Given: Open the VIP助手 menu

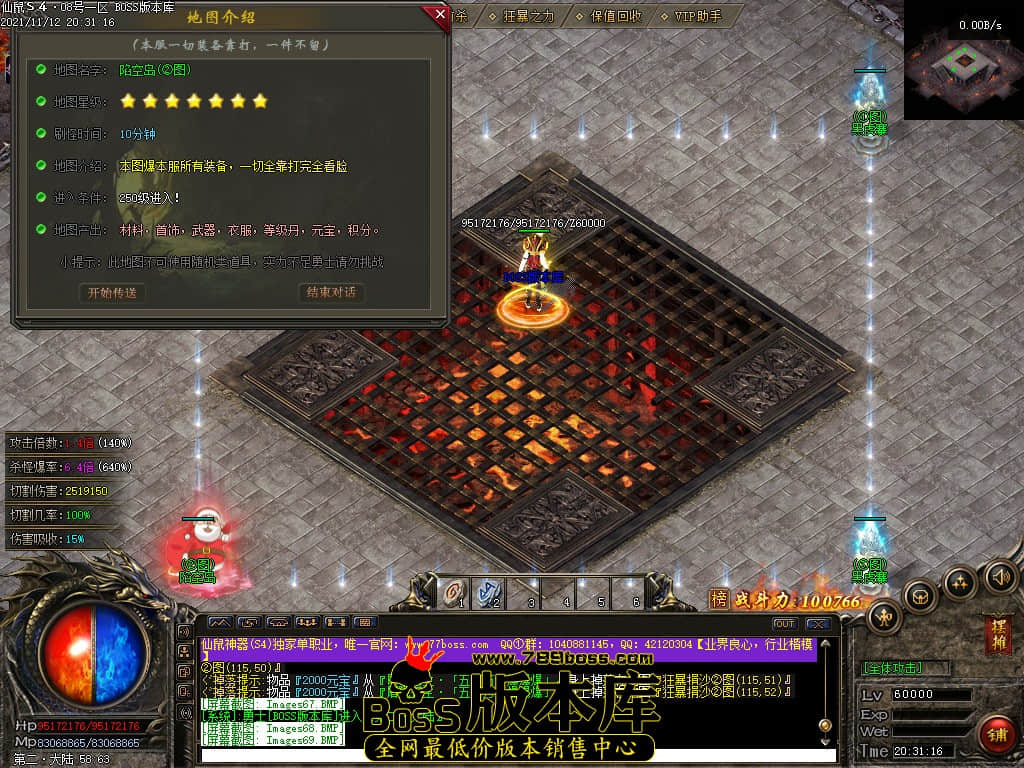Looking at the screenshot, I should 698,16.
